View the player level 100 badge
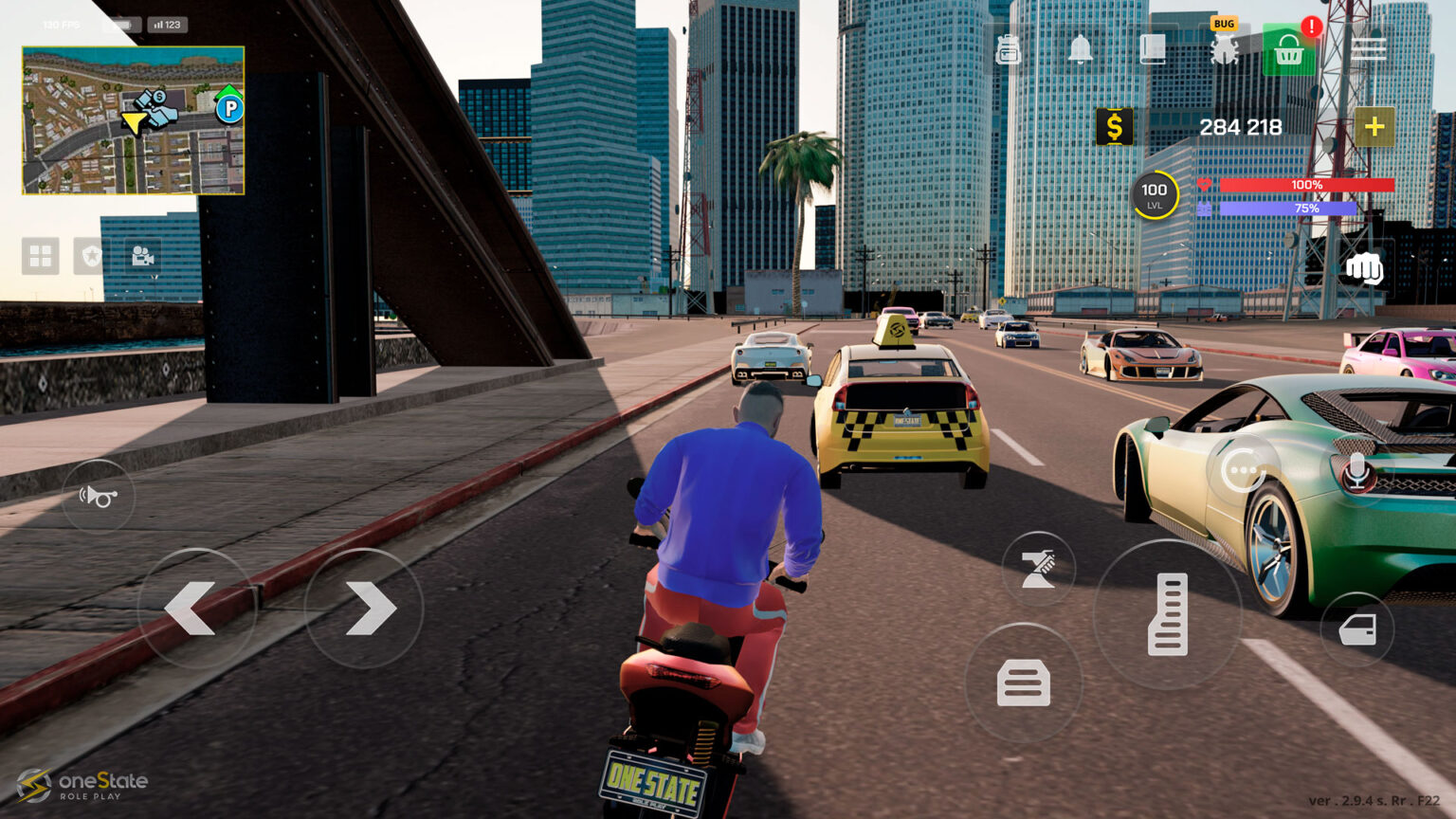Viewport: 1456px width, 819px height. pos(1154,192)
